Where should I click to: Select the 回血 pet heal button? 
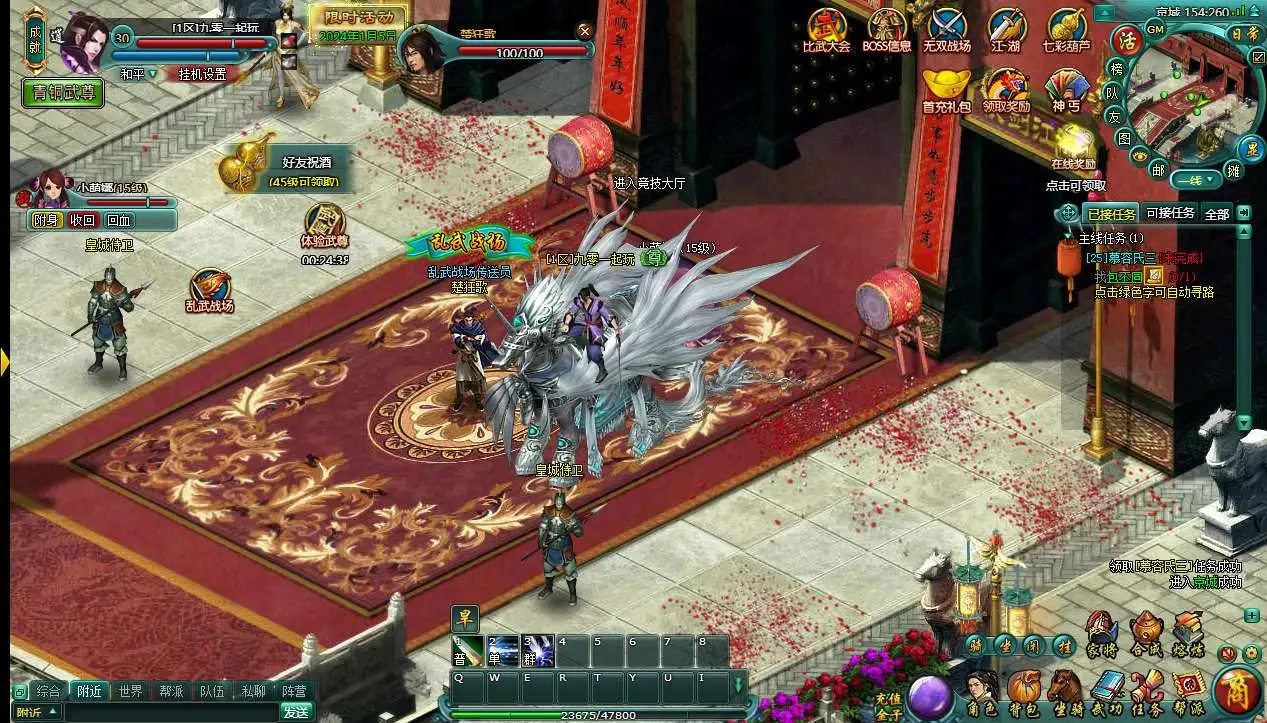[119, 220]
